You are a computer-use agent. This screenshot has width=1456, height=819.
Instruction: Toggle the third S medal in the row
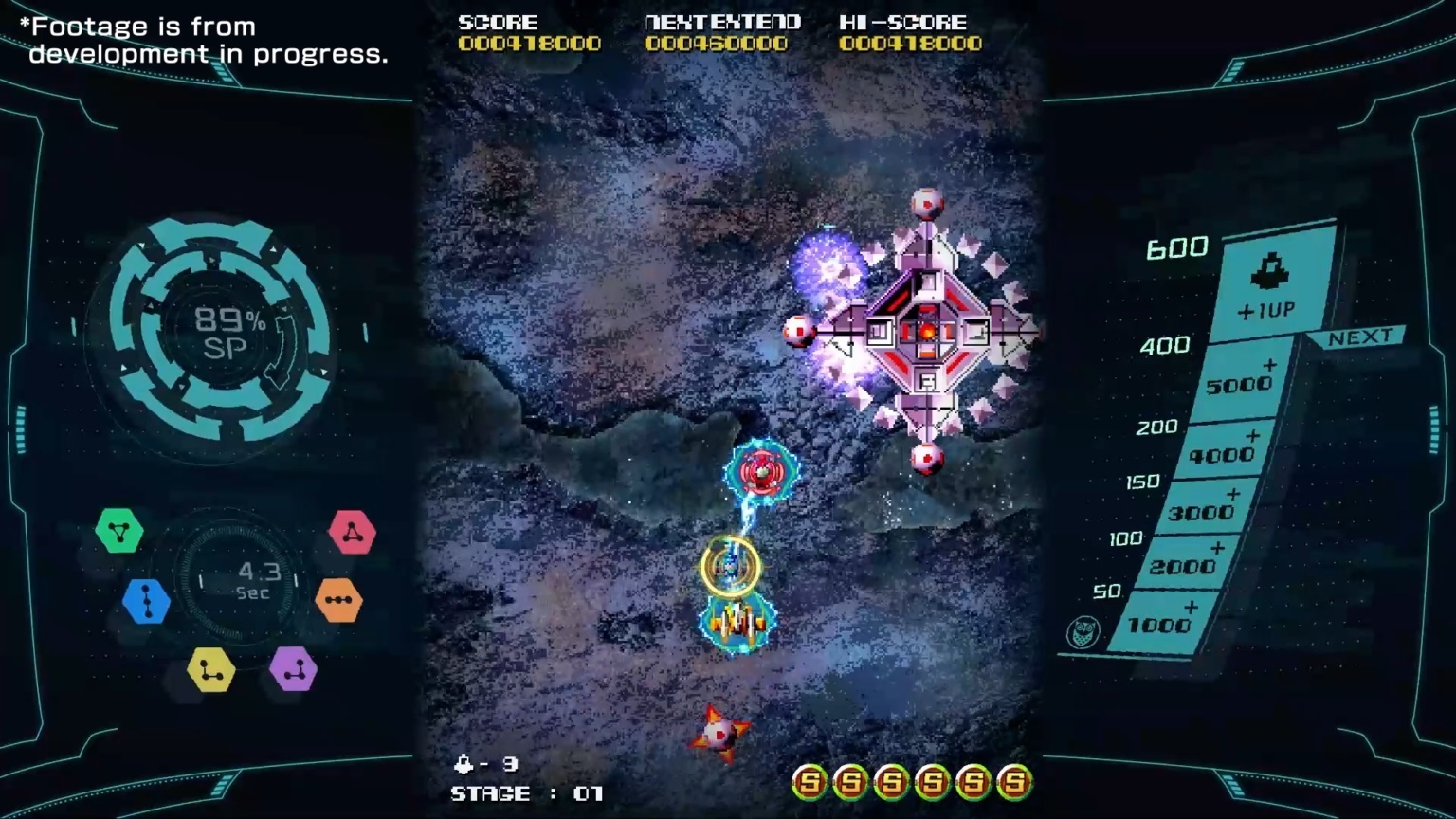[x=890, y=782]
